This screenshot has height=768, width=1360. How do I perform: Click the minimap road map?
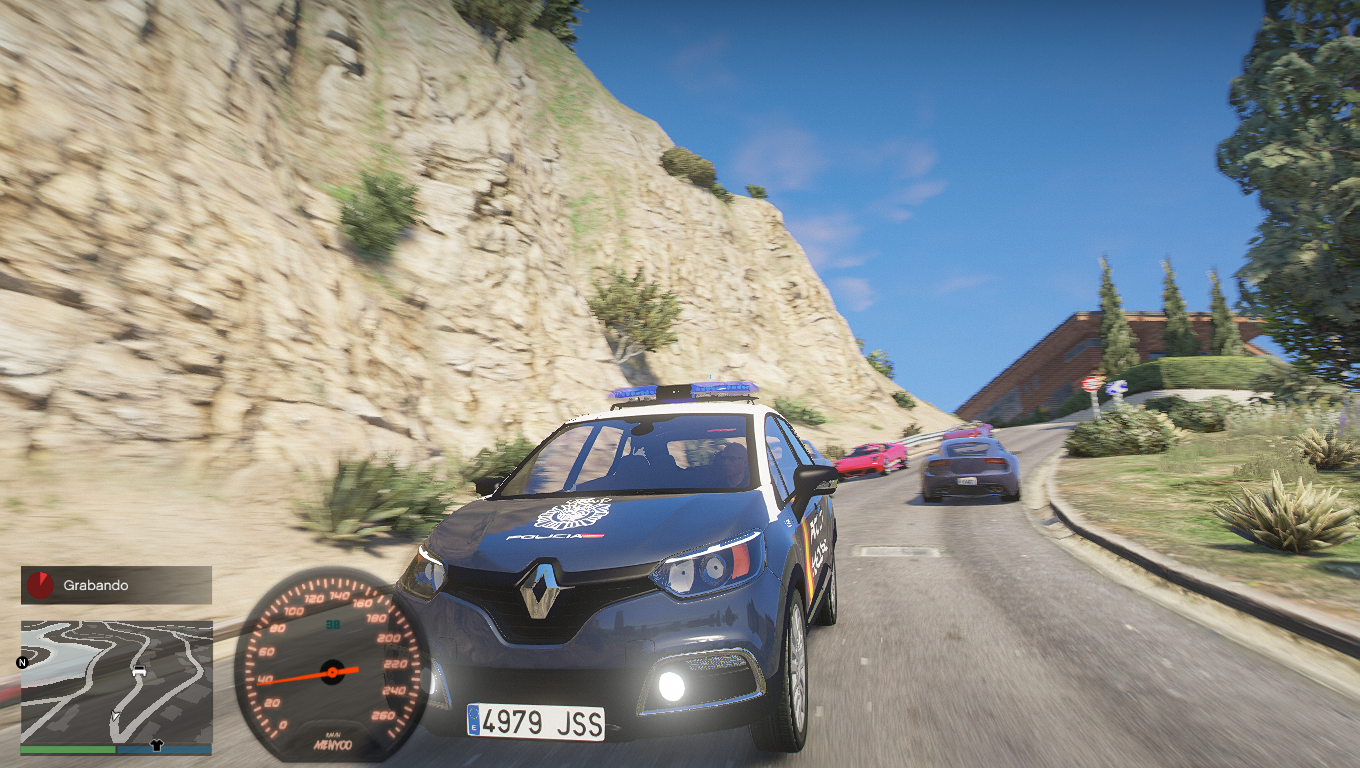116,681
